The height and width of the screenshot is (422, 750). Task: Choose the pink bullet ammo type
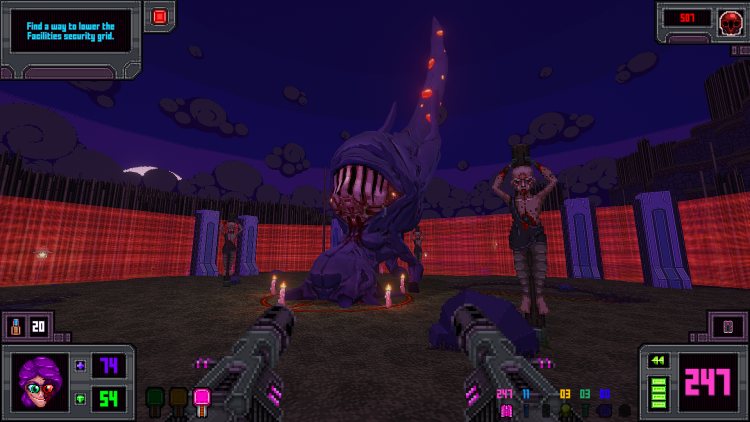coord(505,409)
